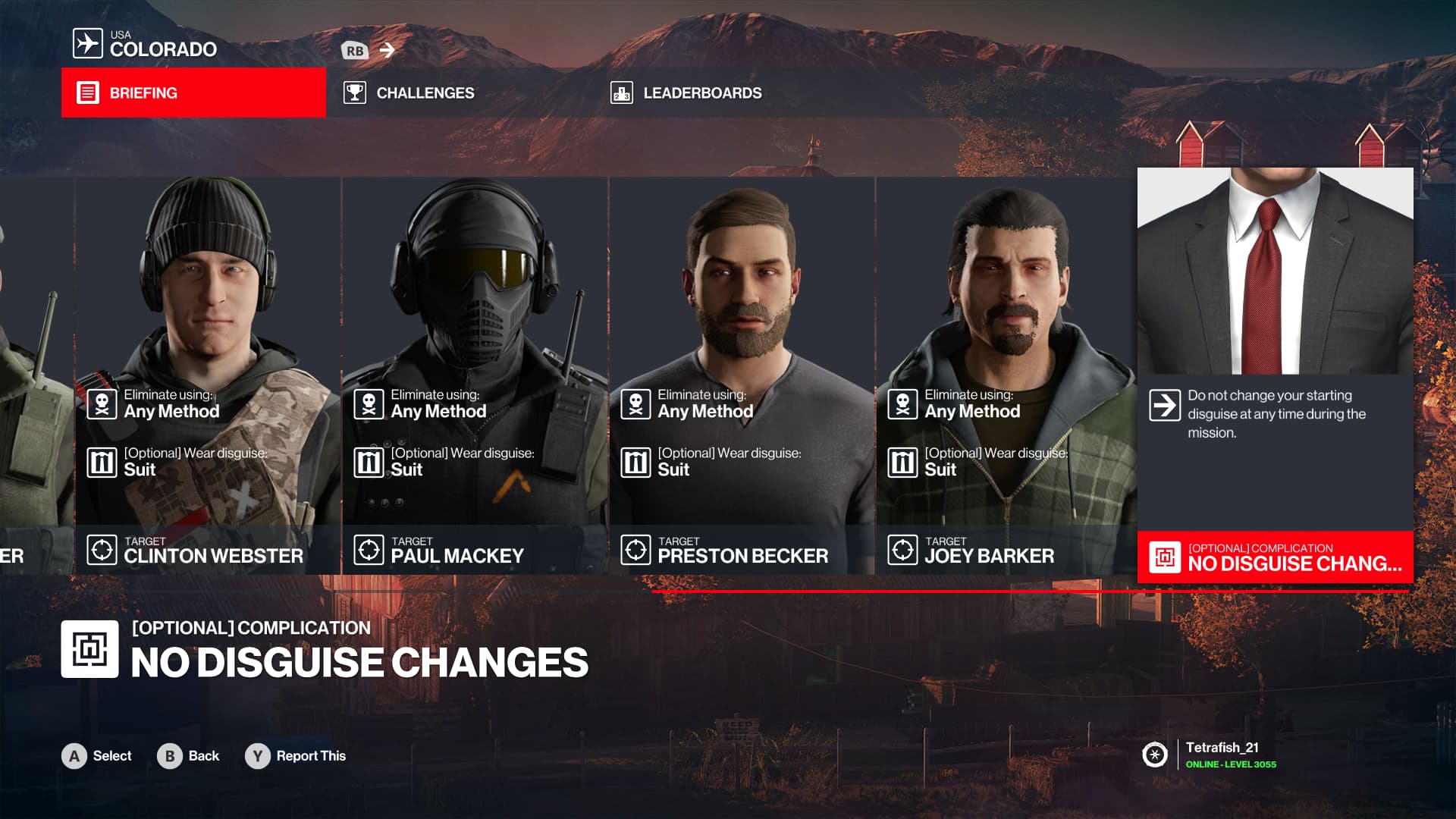Screen dimensions: 1456x819
Task: Confirm with the Select option
Action: pyautogui.click(x=97, y=756)
